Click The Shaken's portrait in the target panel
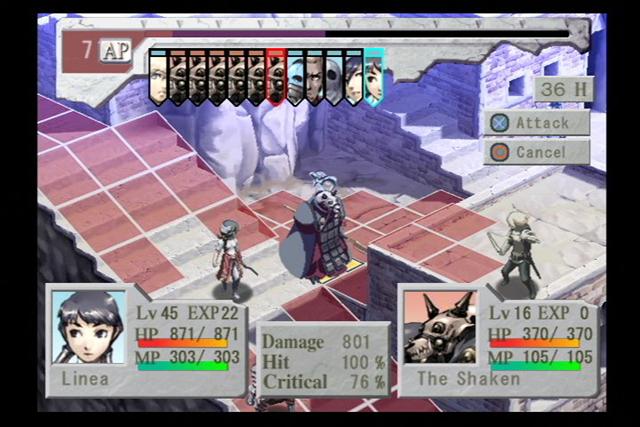The height and width of the screenshot is (427, 640). 439,327
